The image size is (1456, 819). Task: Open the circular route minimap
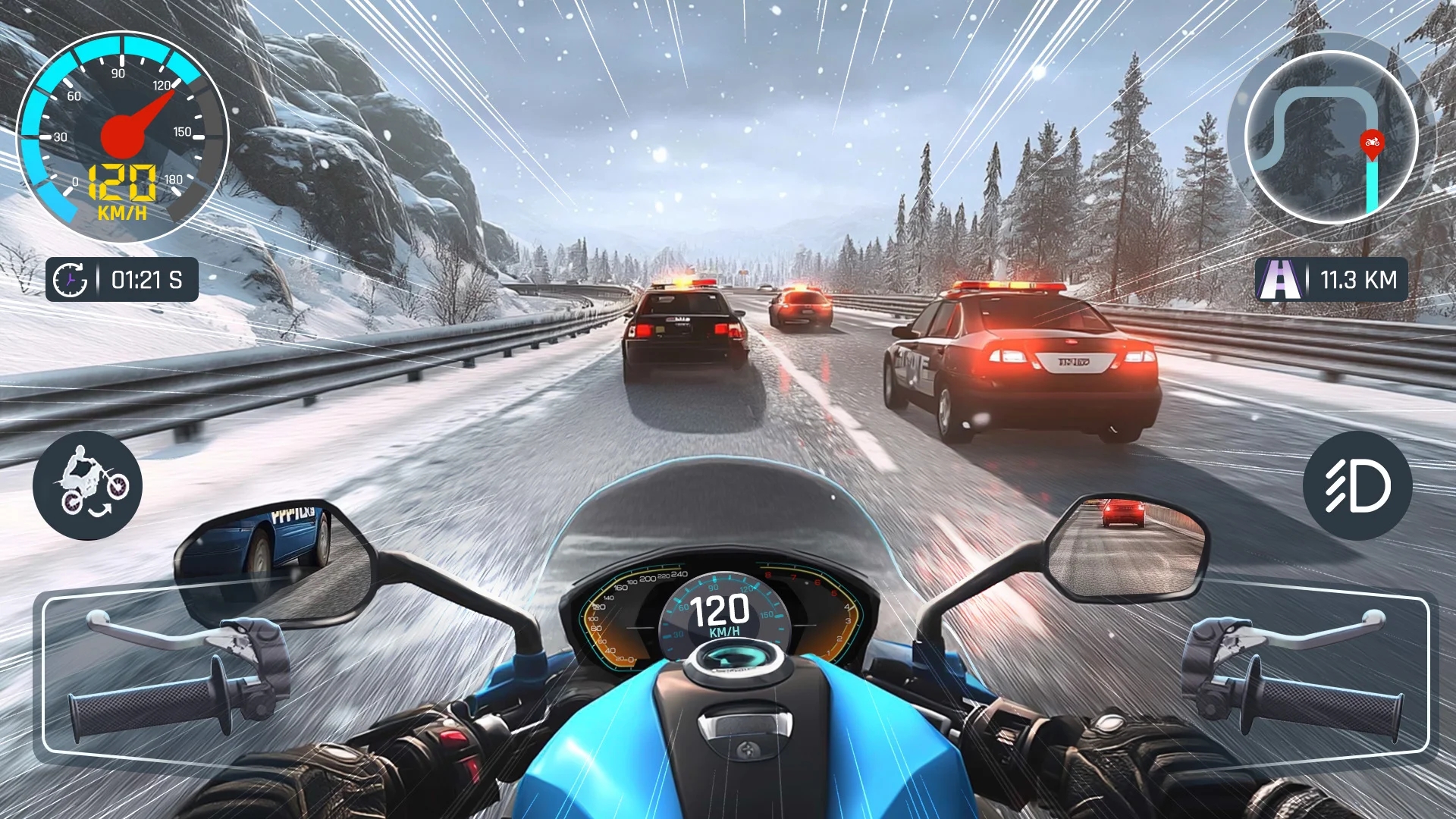[x=1331, y=137]
